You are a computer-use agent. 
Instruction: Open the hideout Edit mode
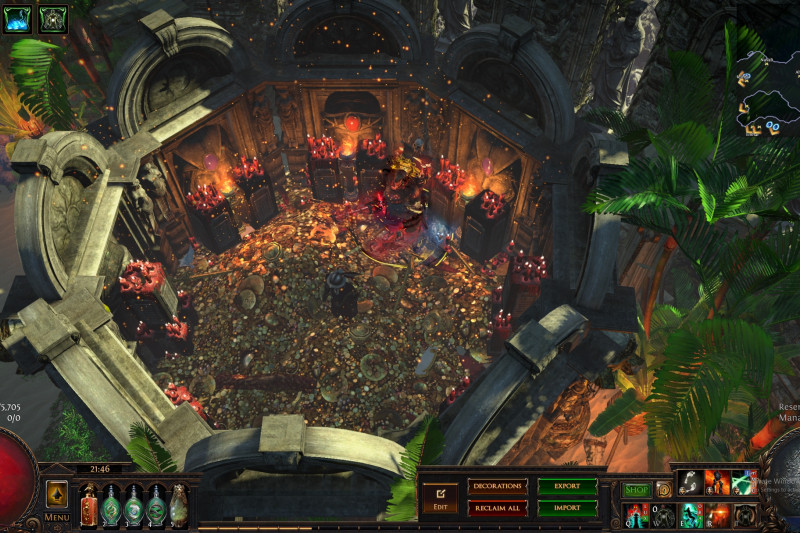click(x=439, y=497)
